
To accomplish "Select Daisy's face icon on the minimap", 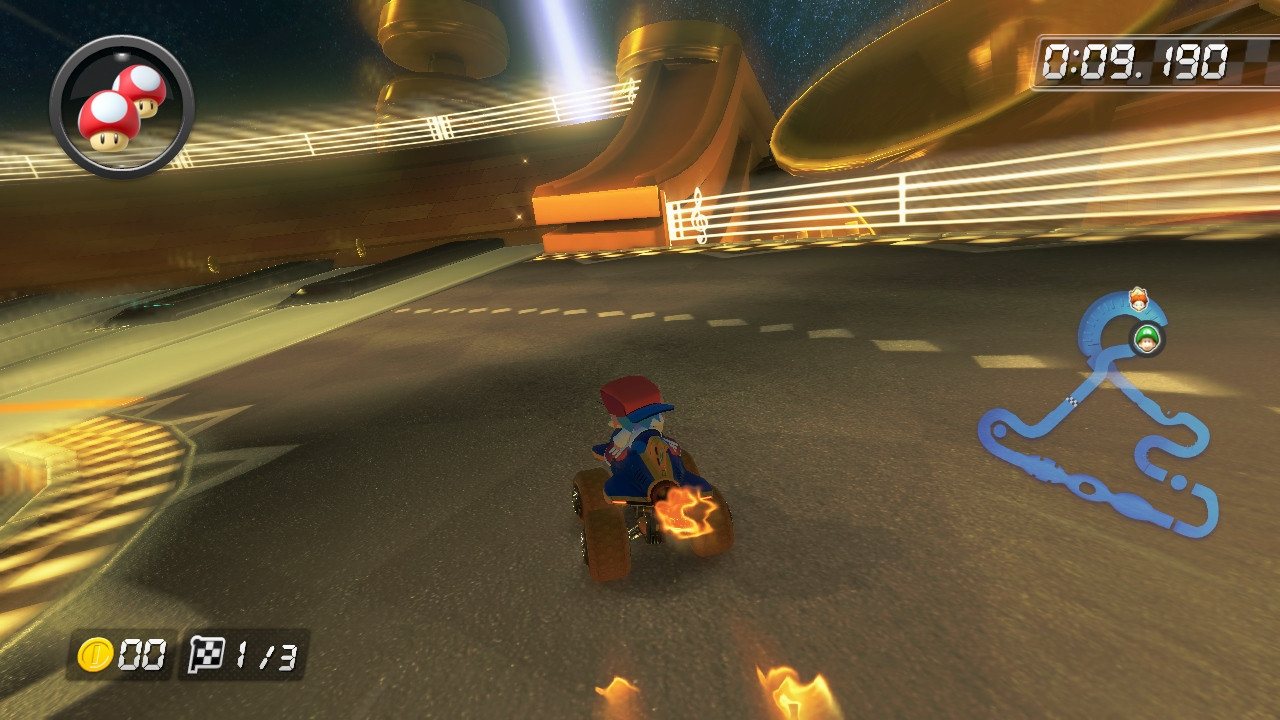I will [x=1138, y=299].
